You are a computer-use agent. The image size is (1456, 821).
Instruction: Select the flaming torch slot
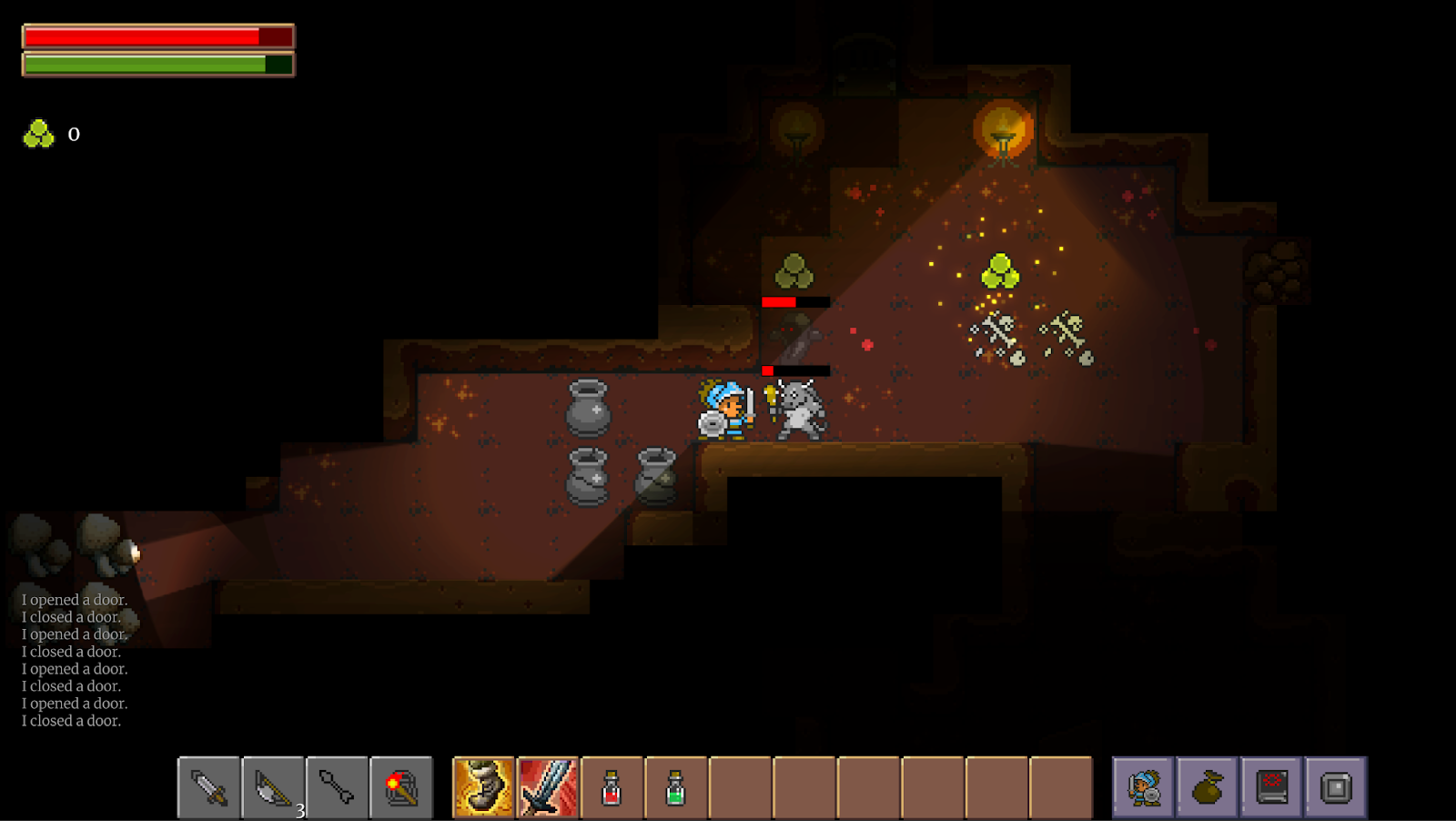coord(401,787)
